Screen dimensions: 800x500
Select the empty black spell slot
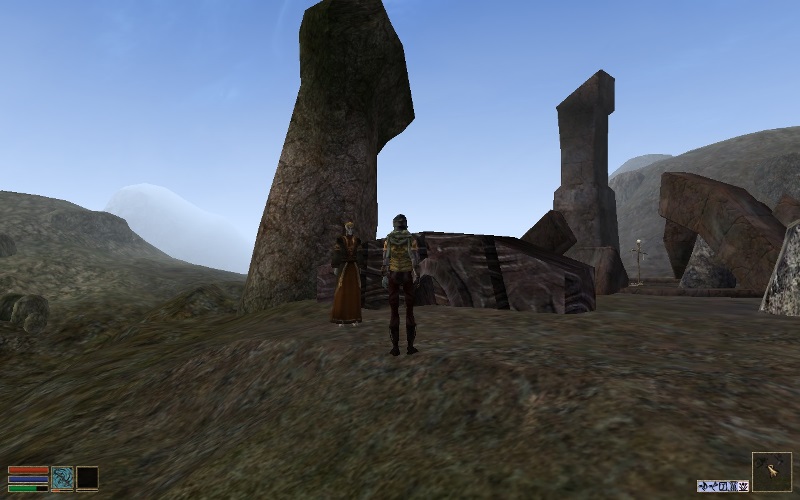point(88,478)
